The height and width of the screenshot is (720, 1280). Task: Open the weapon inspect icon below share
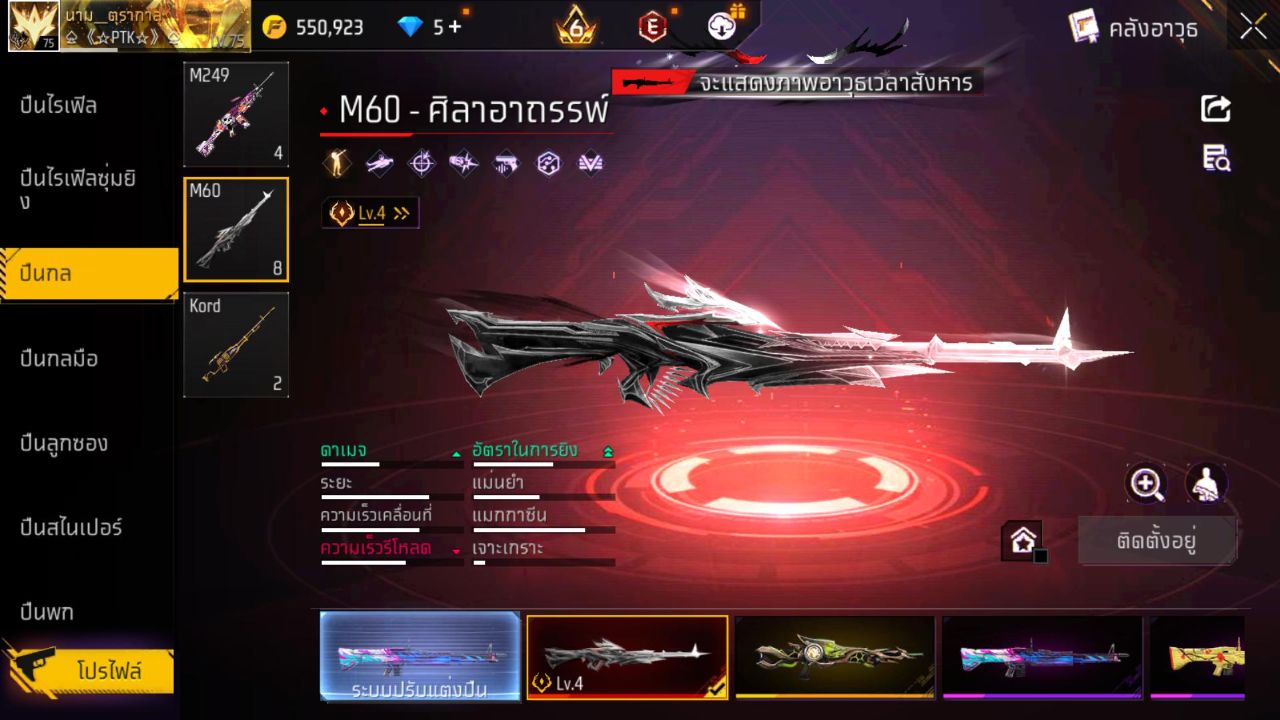[x=1215, y=158]
